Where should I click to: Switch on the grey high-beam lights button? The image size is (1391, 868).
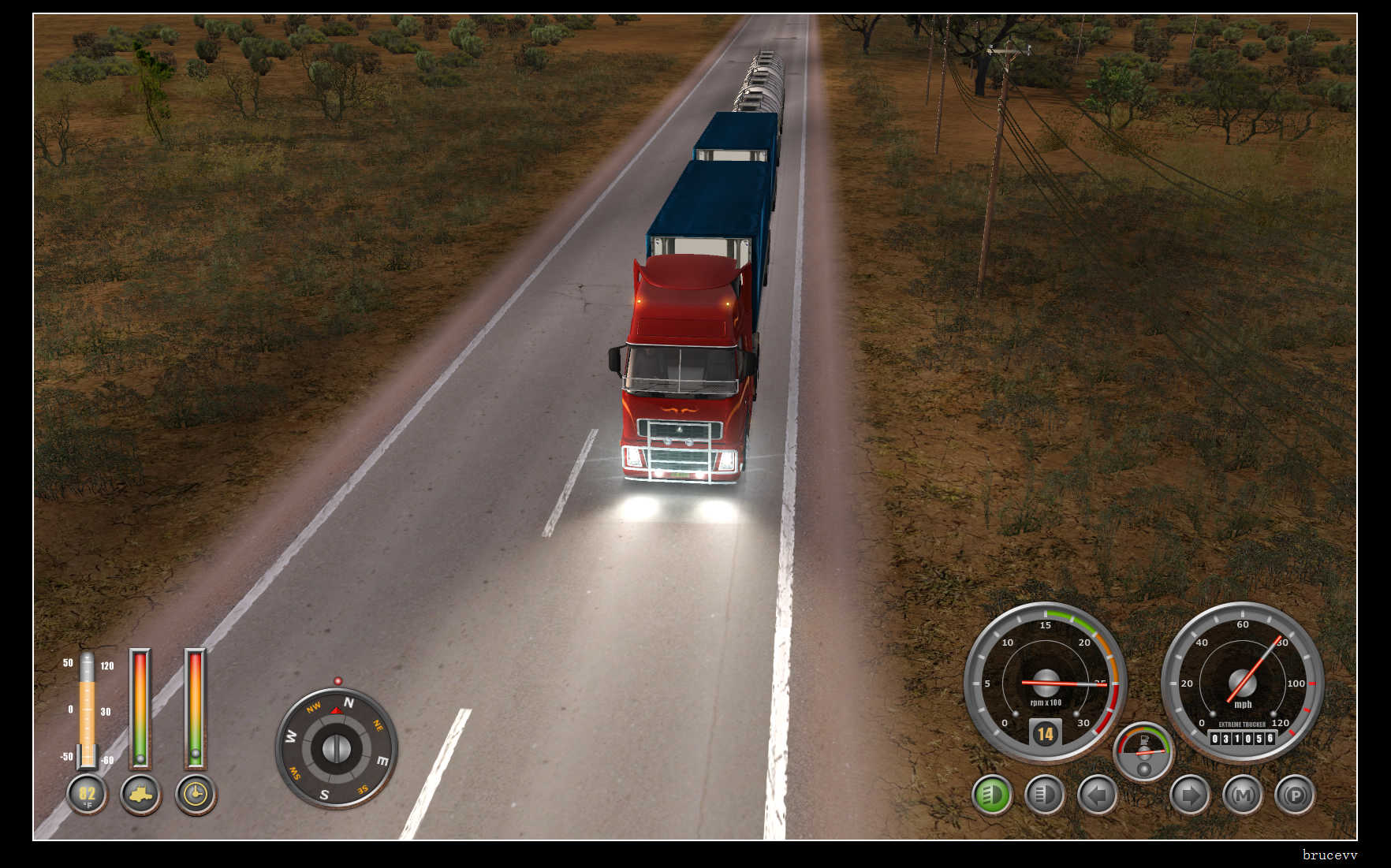(1044, 795)
